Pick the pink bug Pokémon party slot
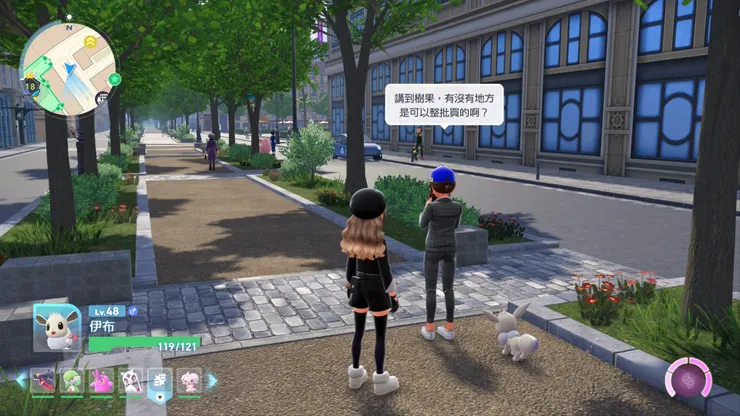The width and height of the screenshot is (740, 416). 101,380
